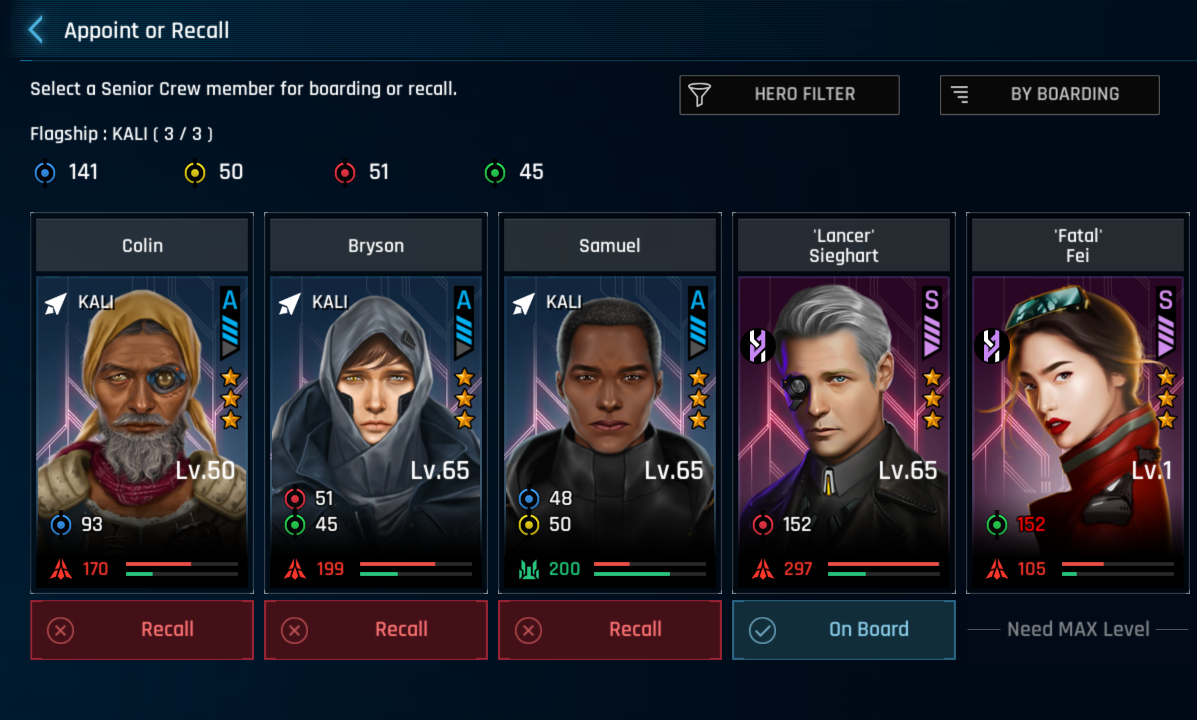Open the Hero Filter
Image resolution: width=1197 pixels, height=720 pixels.
789,95
